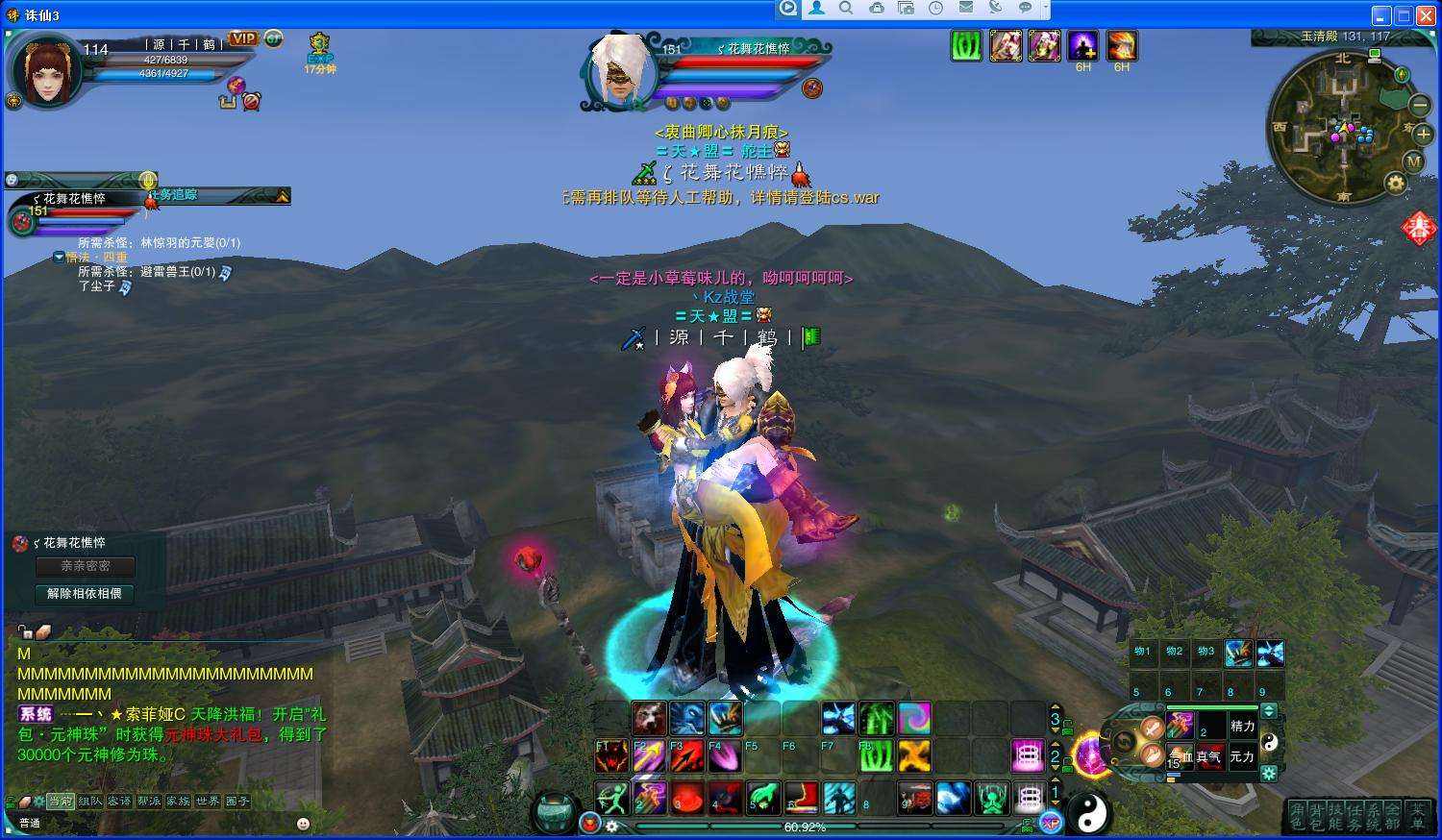Open the red 春 festival event icon
The width and height of the screenshot is (1442, 840).
click(x=1419, y=229)
